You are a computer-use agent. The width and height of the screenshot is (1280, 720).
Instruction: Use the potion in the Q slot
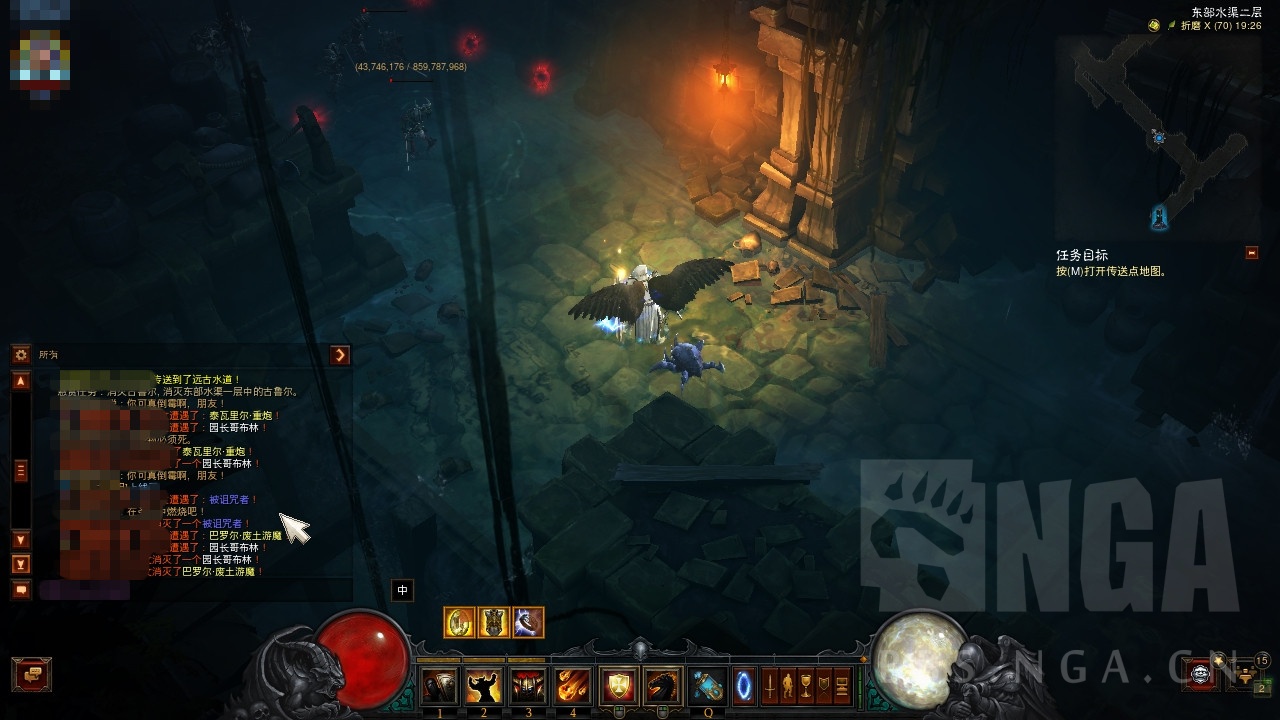click(x=708, y=686)
